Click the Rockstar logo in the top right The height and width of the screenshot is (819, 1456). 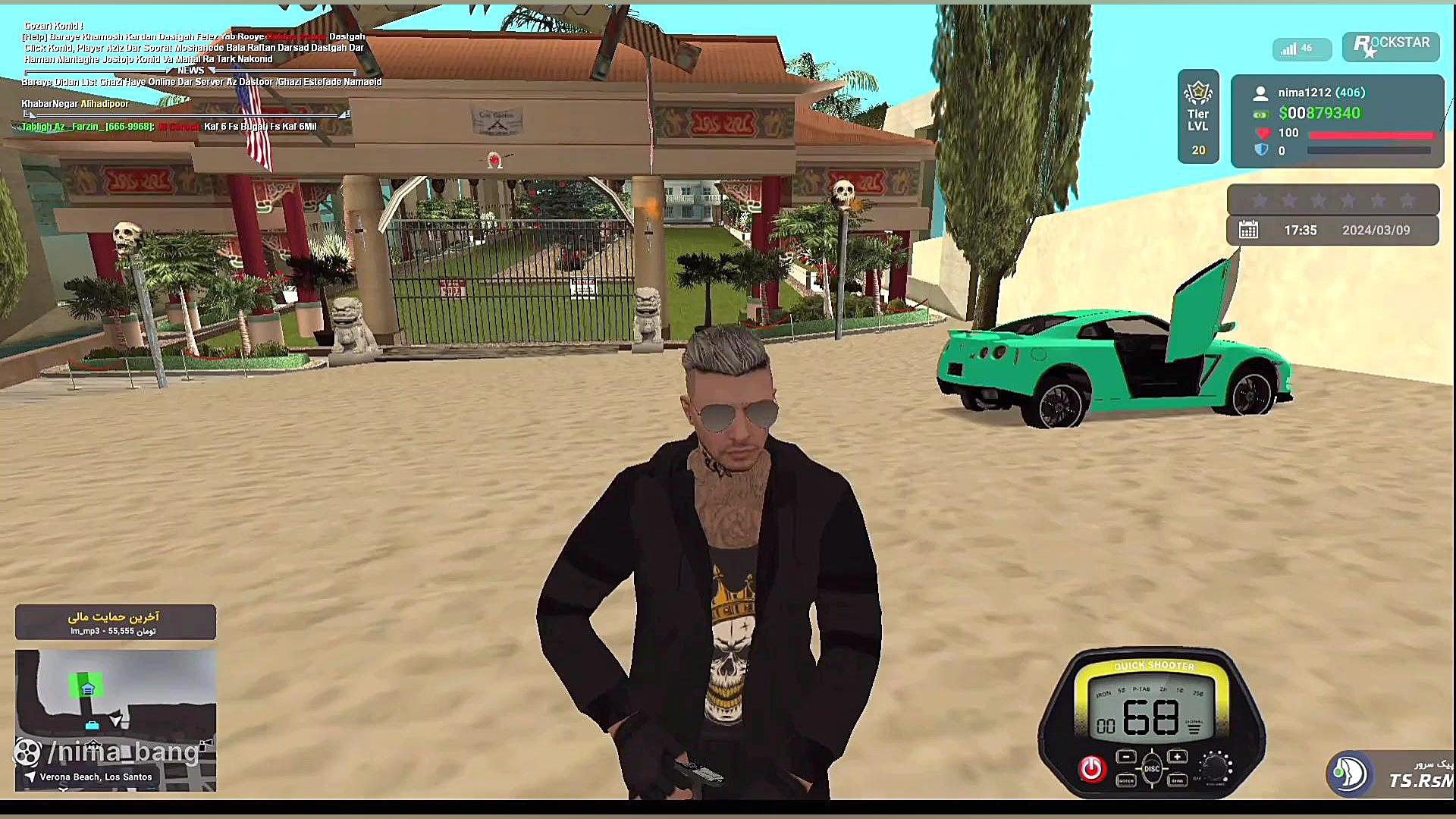pyautogui.click(x=1390, y=46)
